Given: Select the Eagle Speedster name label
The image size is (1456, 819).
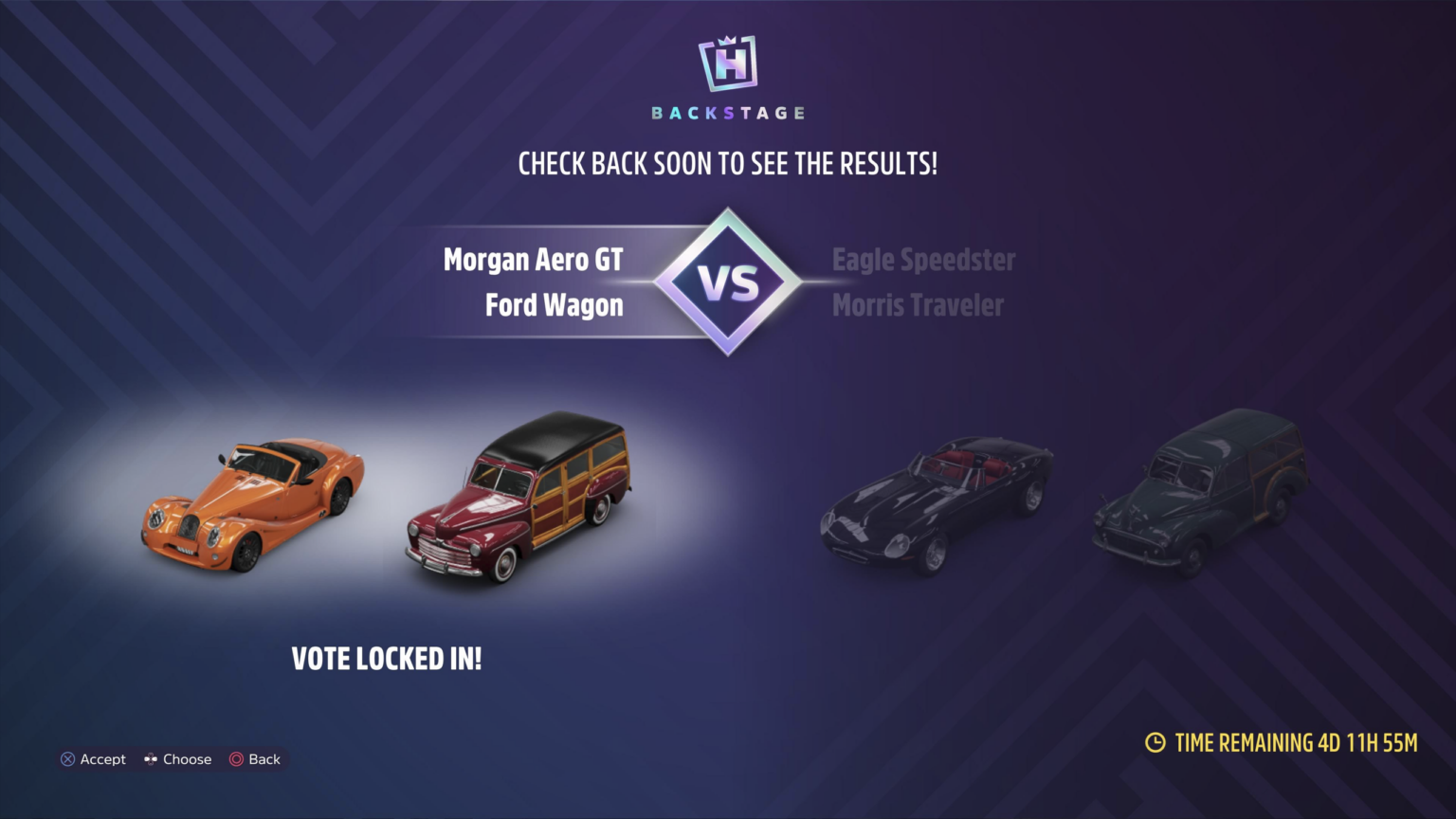Looking at the screenshot, I should point(923,259).
